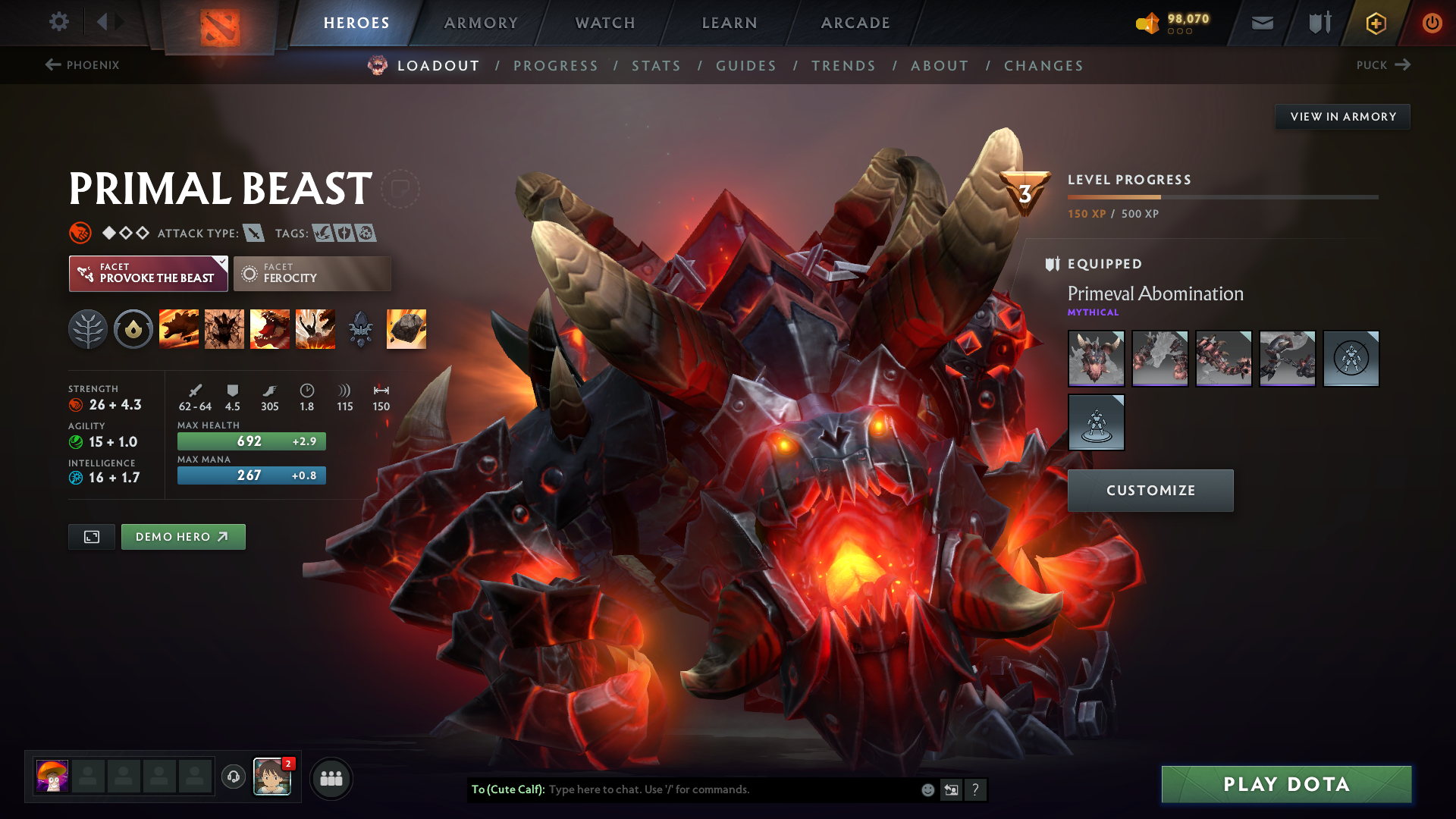Click VIEW IN ARMORY button

point(1342,116)
